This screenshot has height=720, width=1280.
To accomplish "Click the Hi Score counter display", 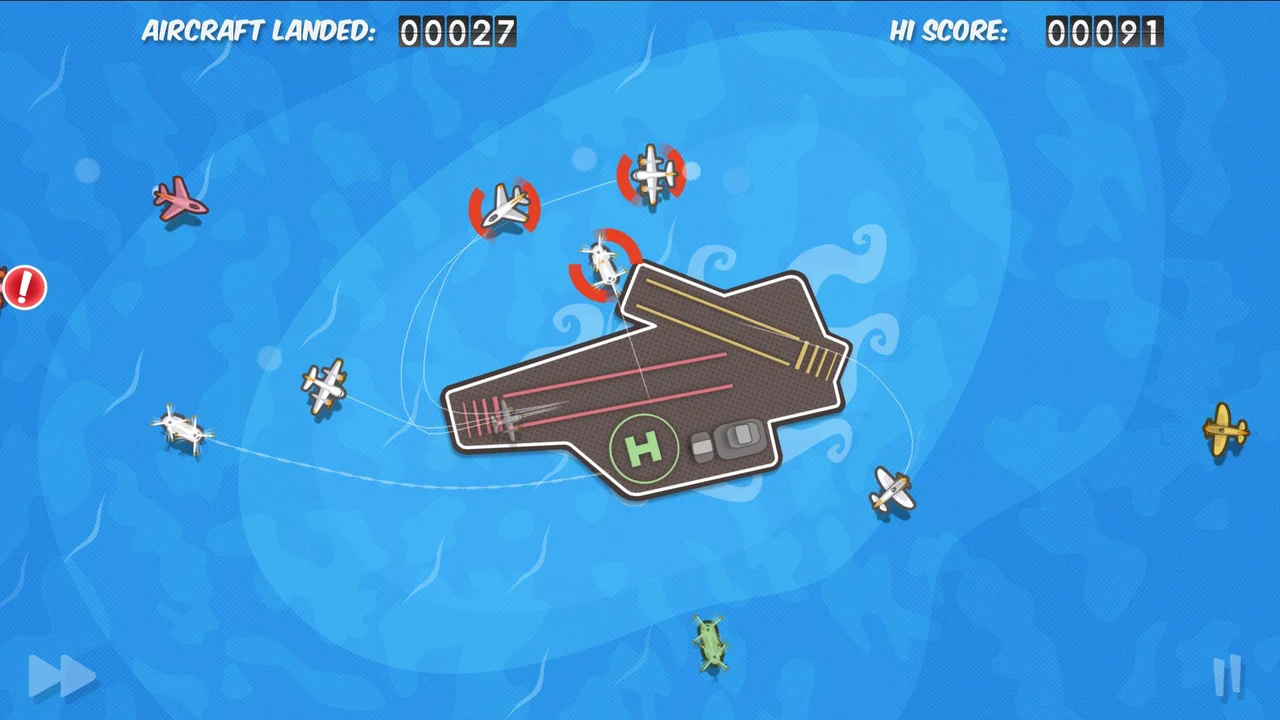I will (x=1104, y=32).
